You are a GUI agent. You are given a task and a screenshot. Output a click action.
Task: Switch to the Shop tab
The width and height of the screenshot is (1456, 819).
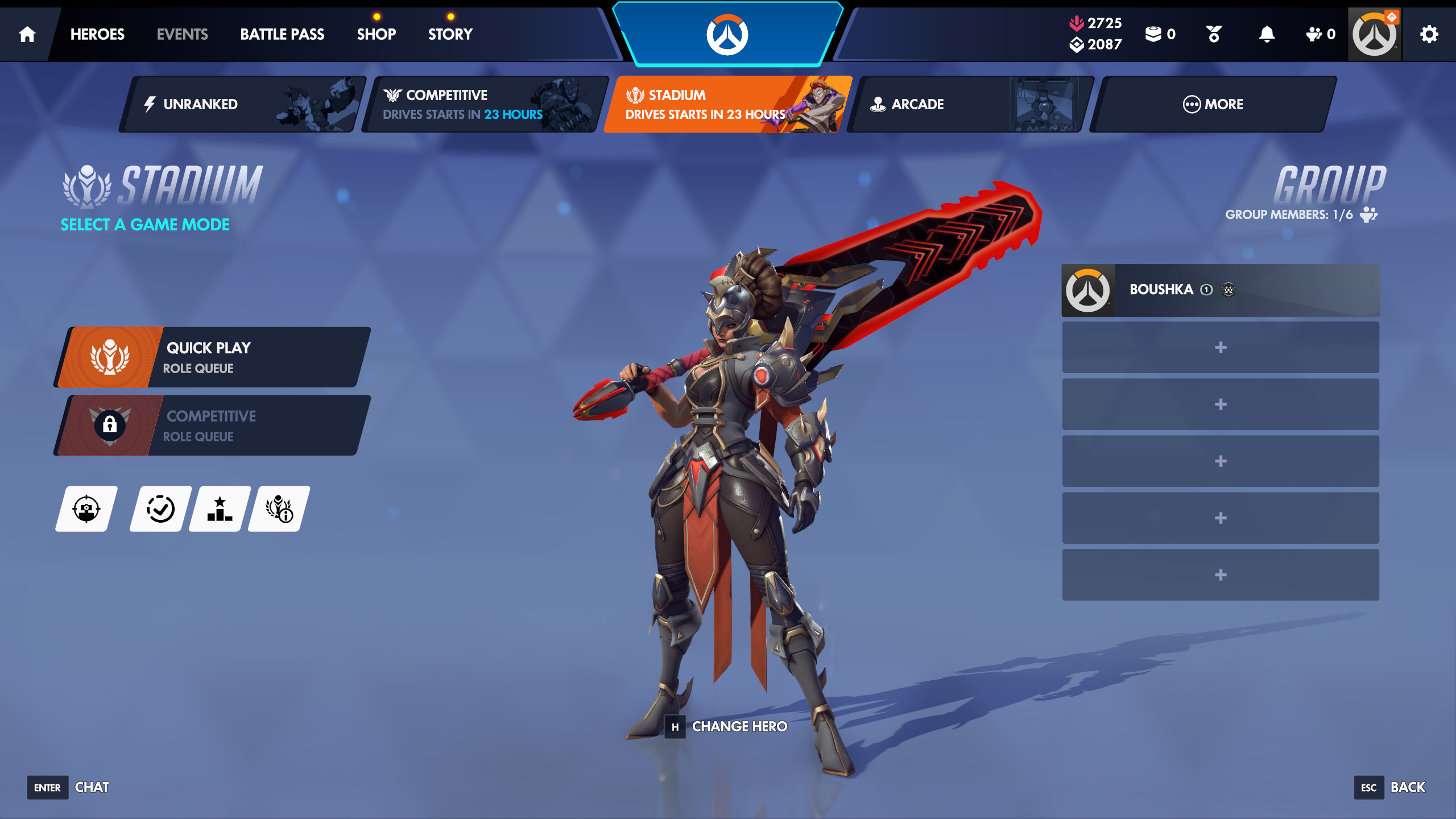point(377,34)
